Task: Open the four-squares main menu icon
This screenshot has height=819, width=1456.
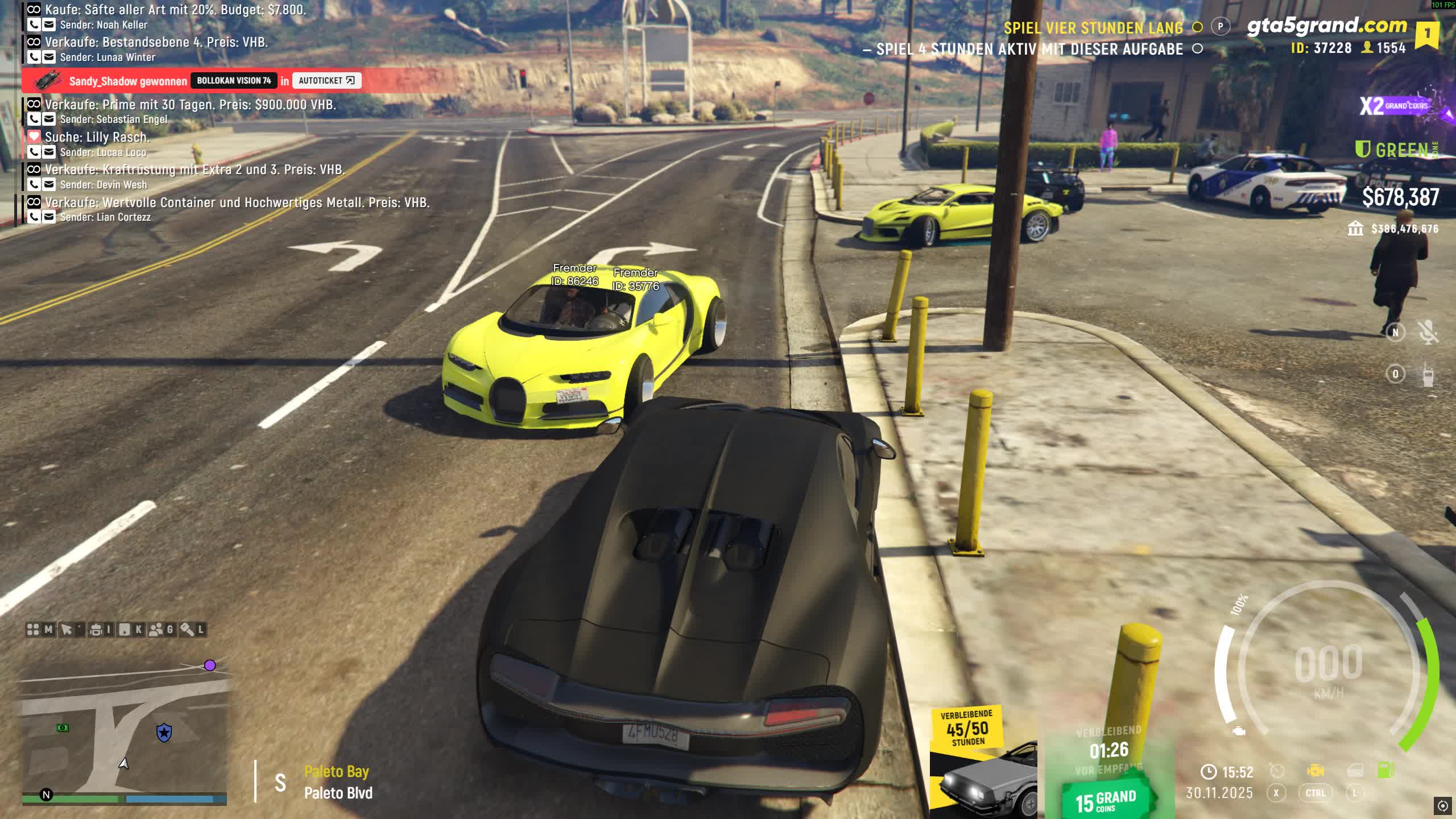Action: [33, 630]
